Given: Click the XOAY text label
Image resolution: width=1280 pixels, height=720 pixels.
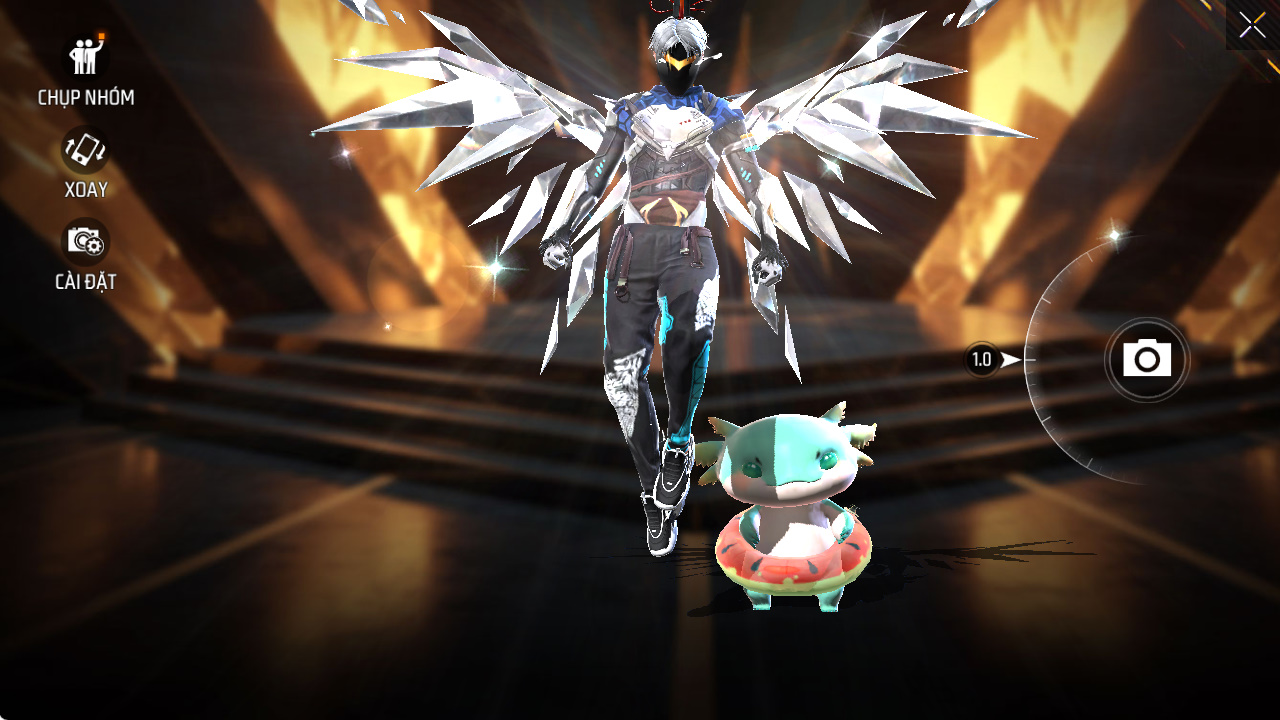Looking at the screenshot, I should tap(85, 189).
